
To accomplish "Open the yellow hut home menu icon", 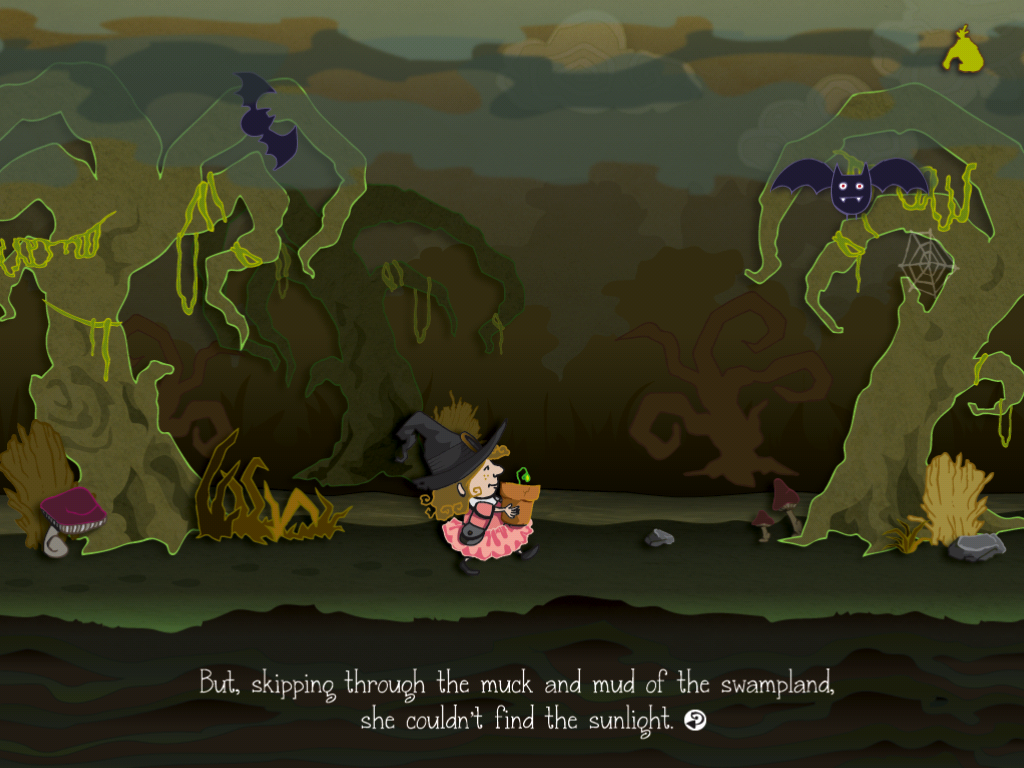I will point(962,50).
